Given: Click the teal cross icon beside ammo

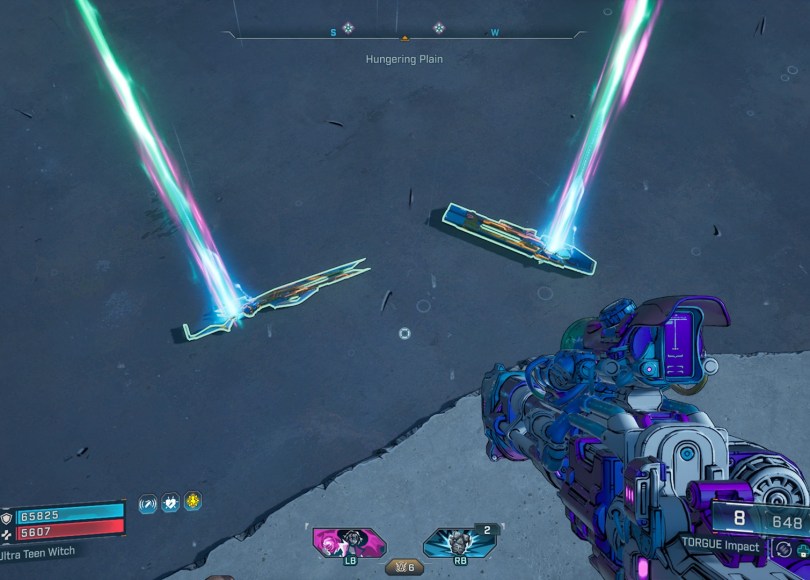Looking at the screenshot, I should coord(802,550).
